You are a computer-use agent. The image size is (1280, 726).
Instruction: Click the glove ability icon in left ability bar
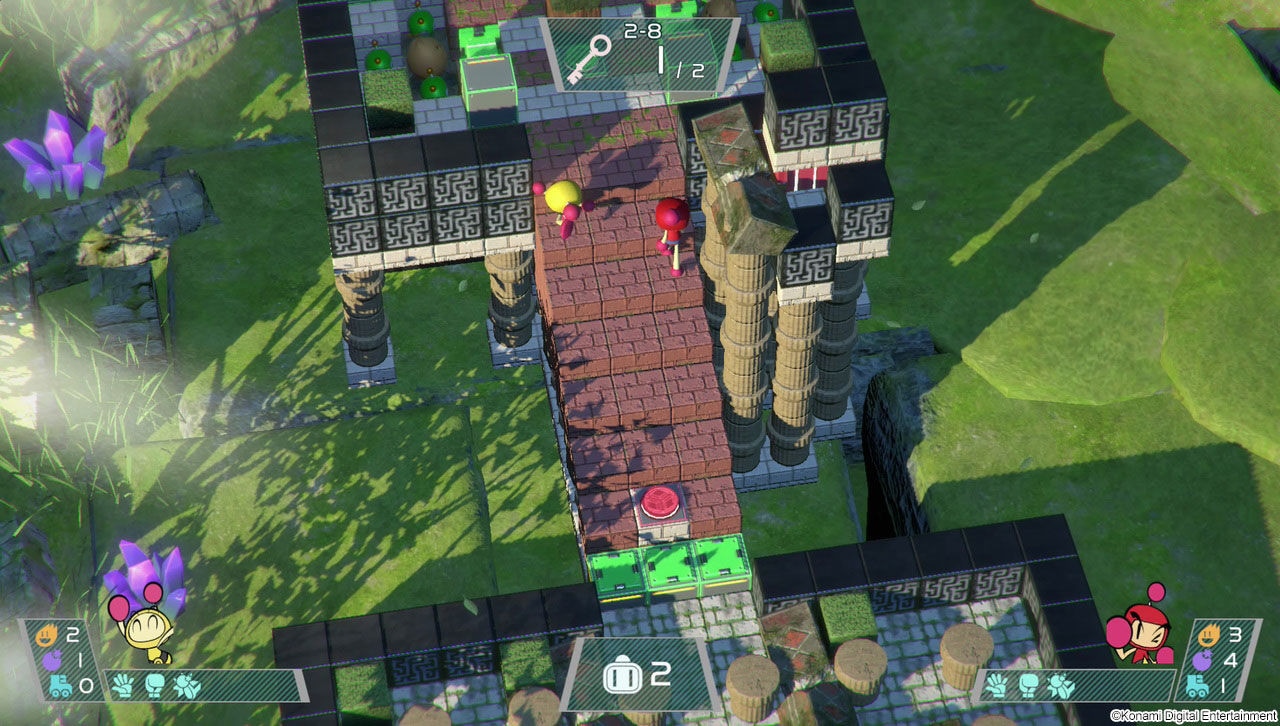[120, 684]
